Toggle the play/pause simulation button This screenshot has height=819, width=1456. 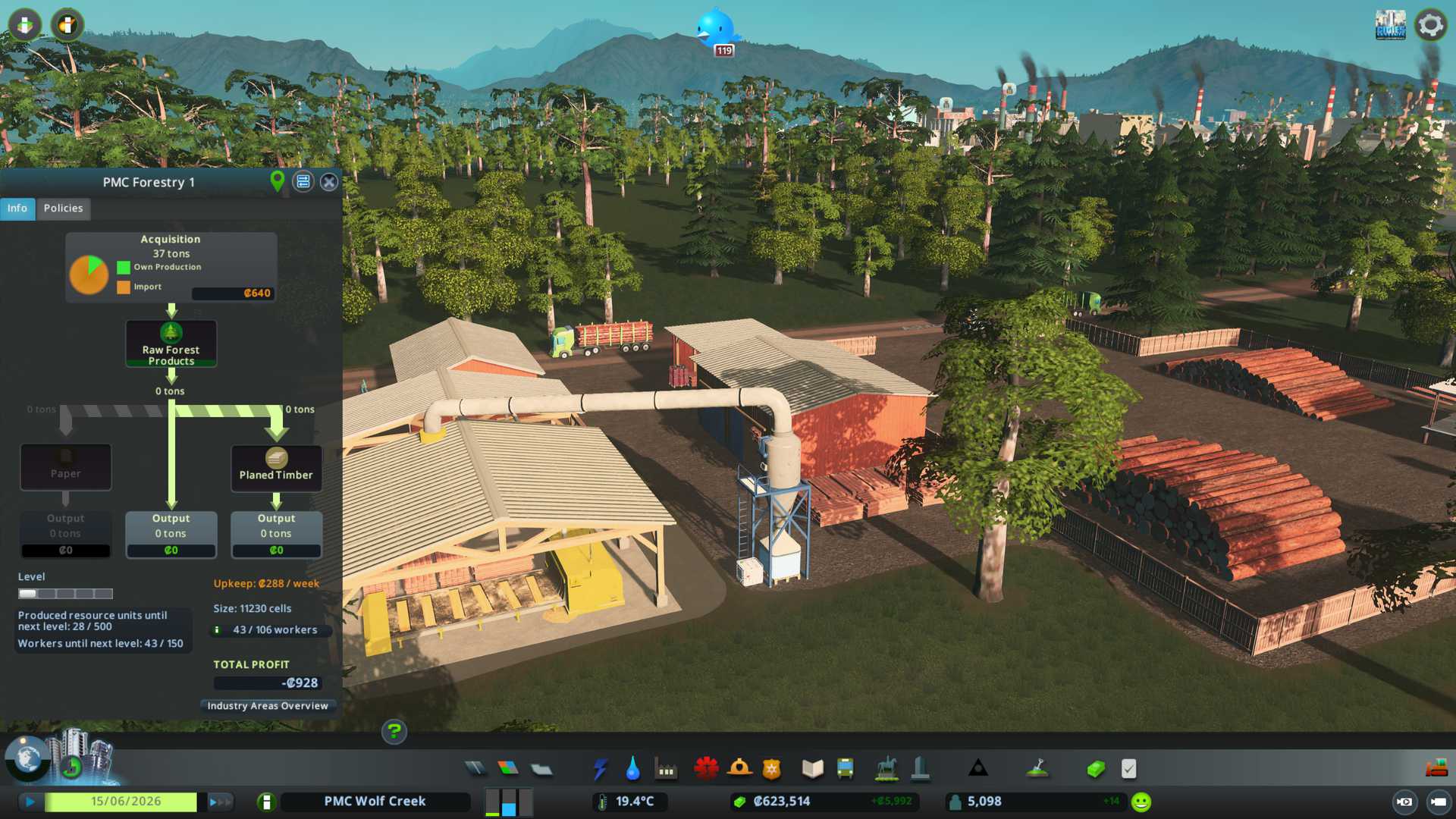point(30,802)
